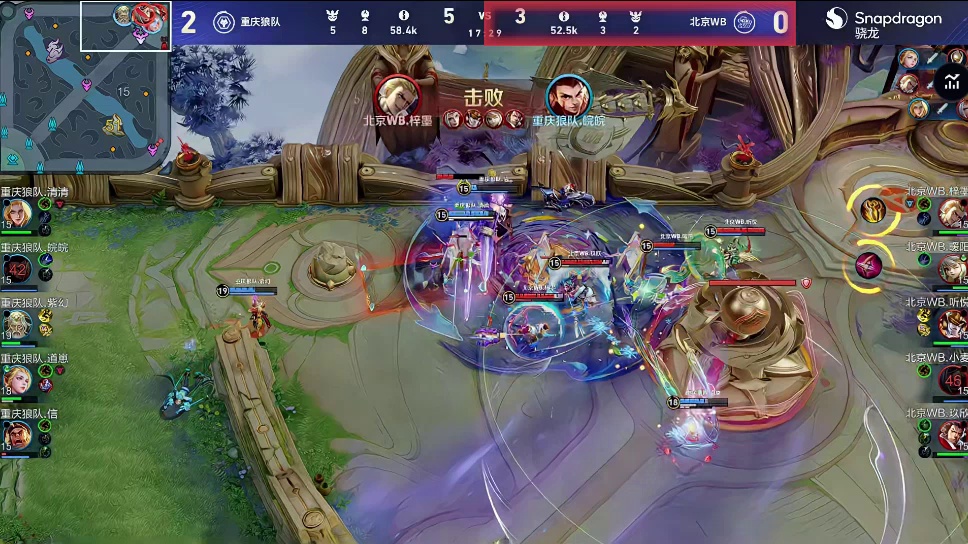Open the chart statistics panel button
The height and width of the screenshot is (544, 968).
[x=949, y=82]
